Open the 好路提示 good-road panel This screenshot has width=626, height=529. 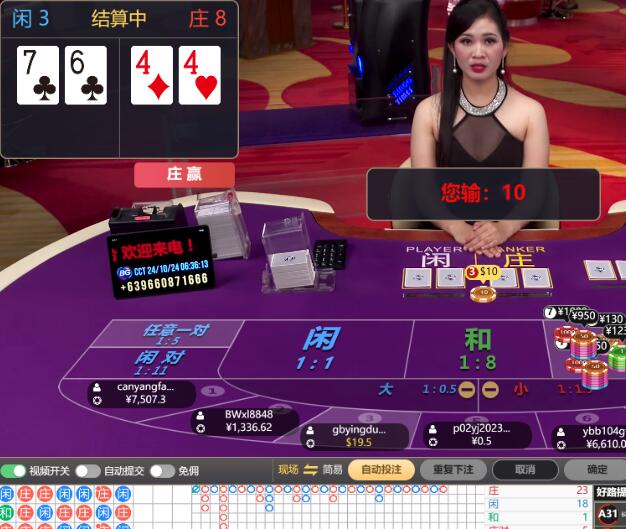click(608, 492)
